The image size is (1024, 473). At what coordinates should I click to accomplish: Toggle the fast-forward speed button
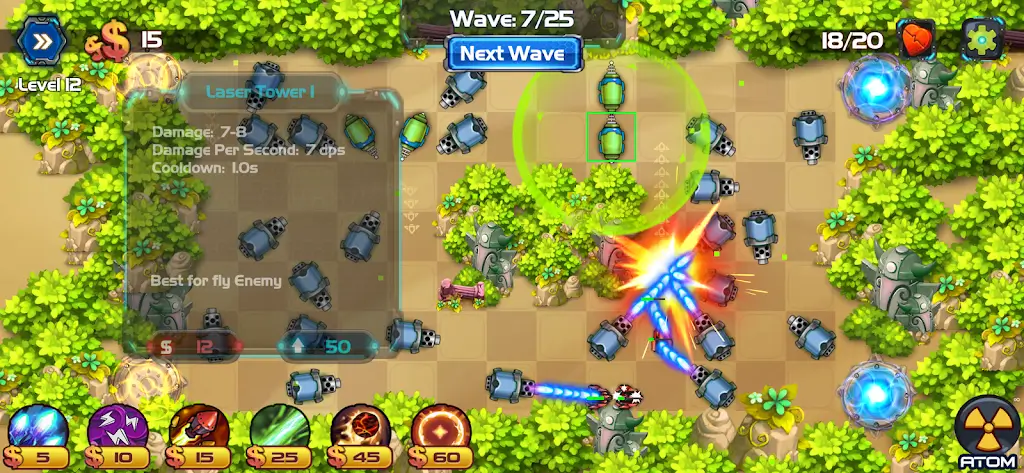tap(43, 41)
